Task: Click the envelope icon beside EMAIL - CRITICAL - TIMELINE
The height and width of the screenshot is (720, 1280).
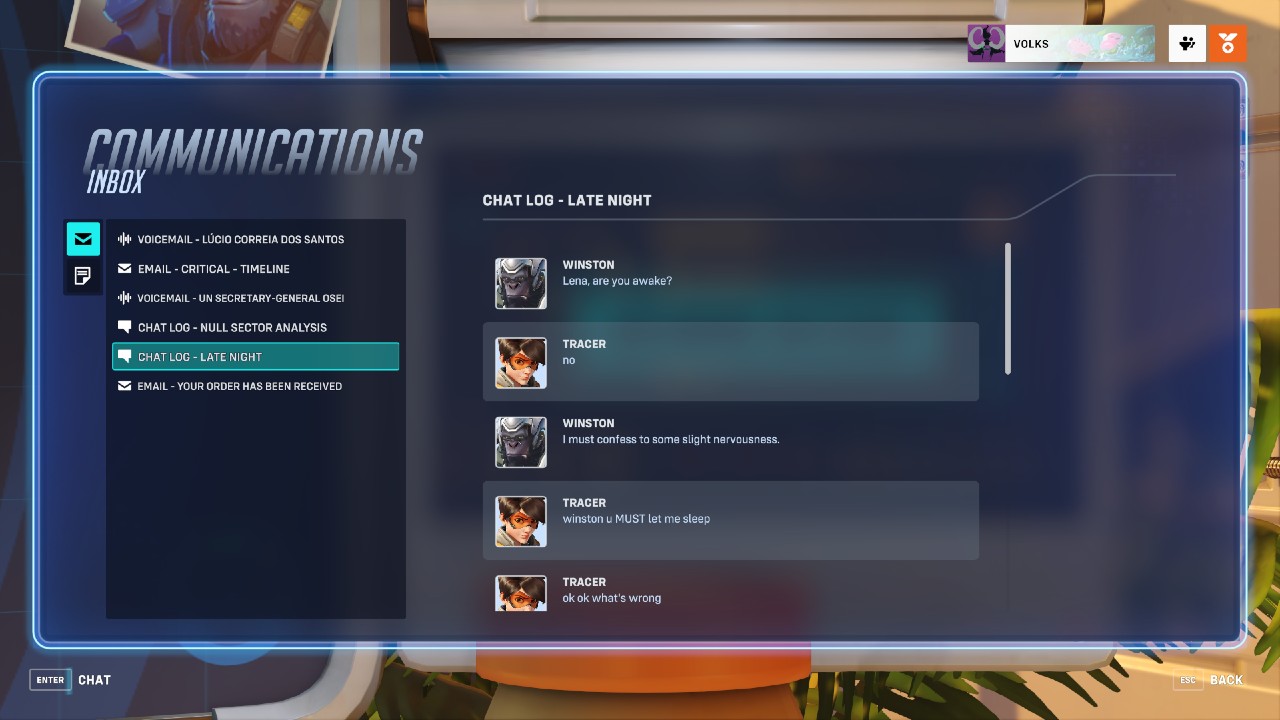Action: (124, 268)
